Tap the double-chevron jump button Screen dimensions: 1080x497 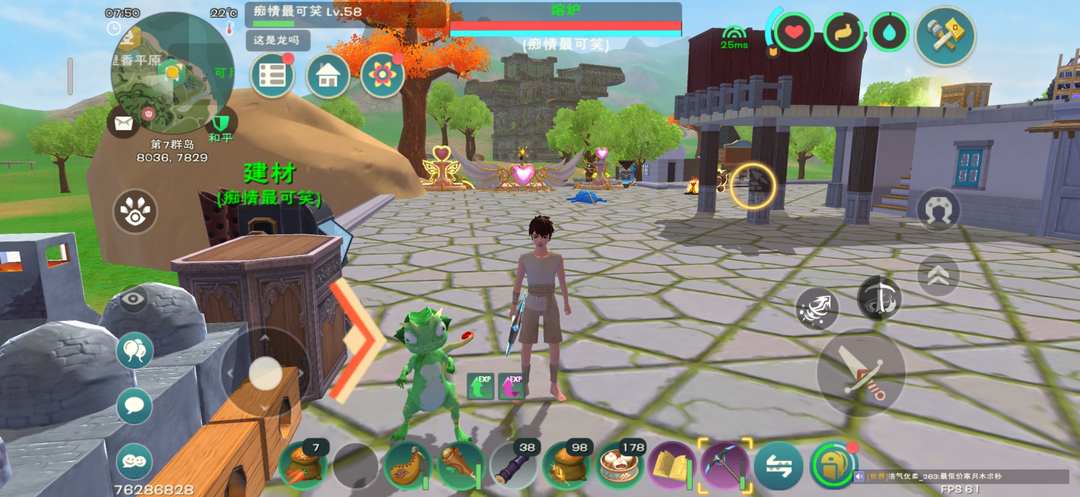(937, 275)
